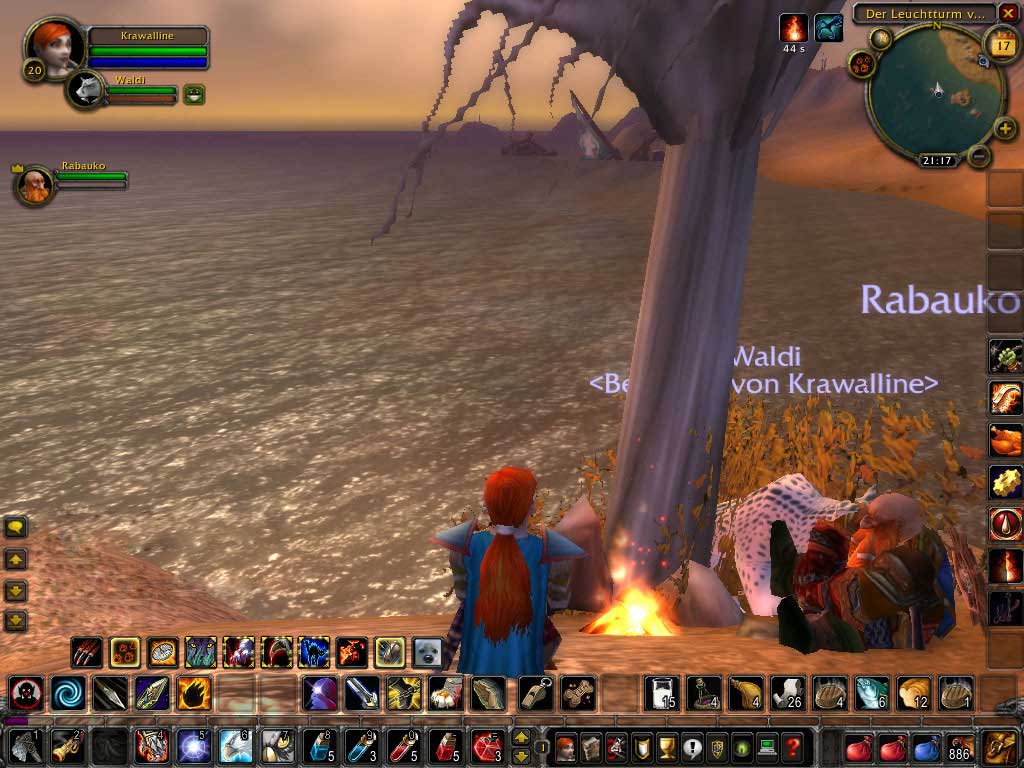Use the fish food stack of 6
This screenshot has height=768, width=1024.
(x=871, y=692)
